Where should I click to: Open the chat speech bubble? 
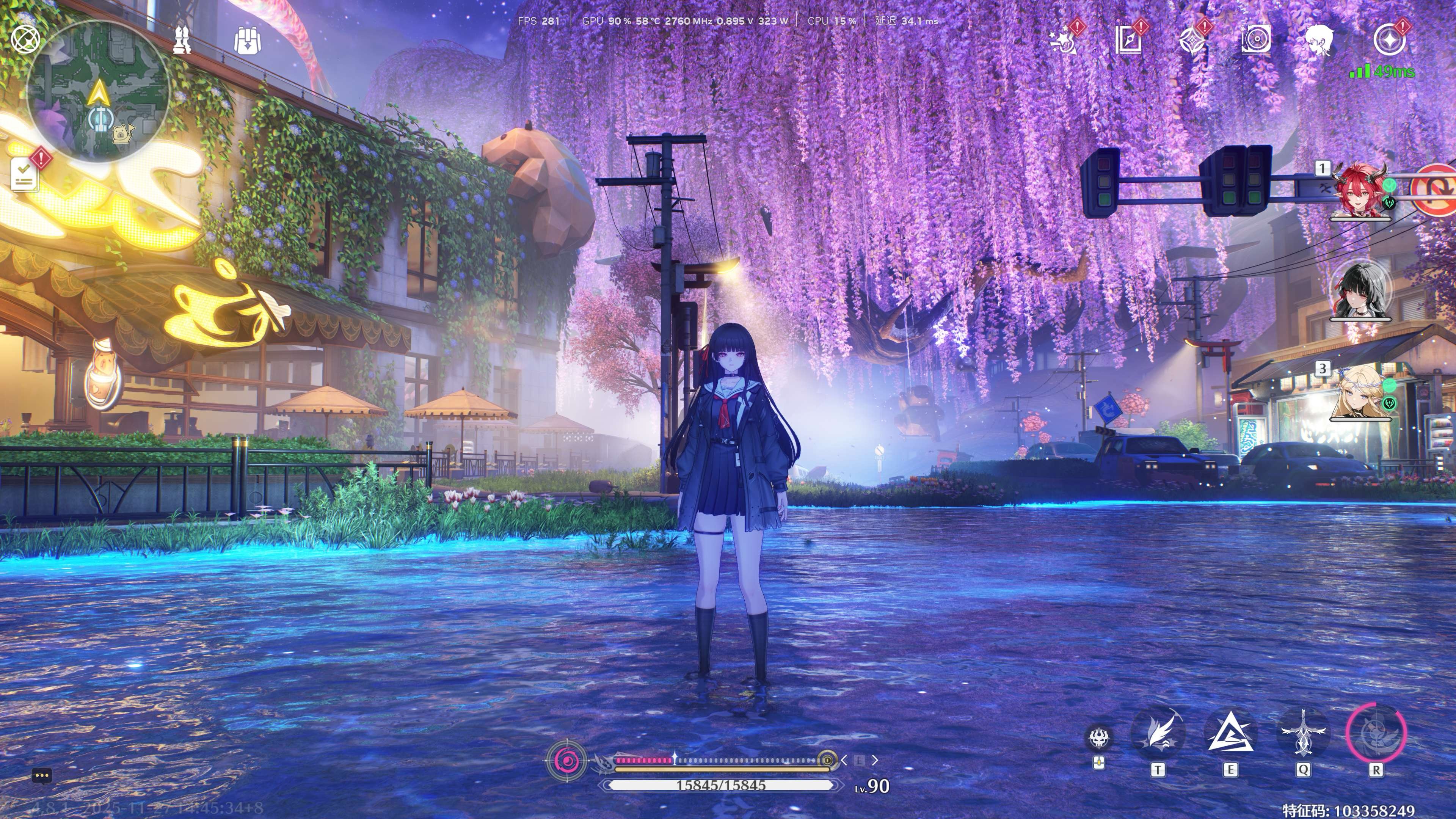point(42,776)
